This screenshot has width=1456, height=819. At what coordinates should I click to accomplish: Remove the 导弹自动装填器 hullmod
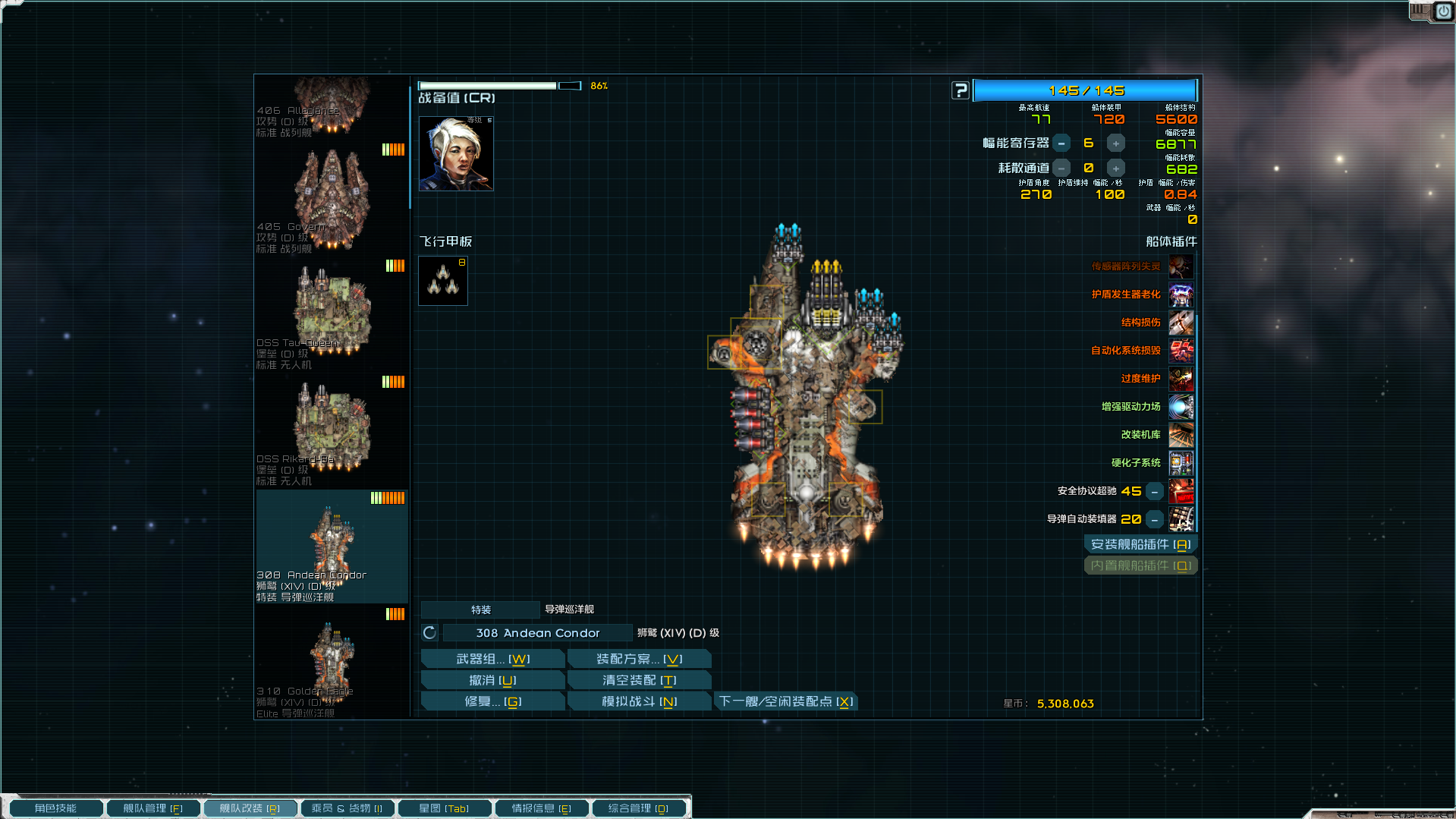1154,520
